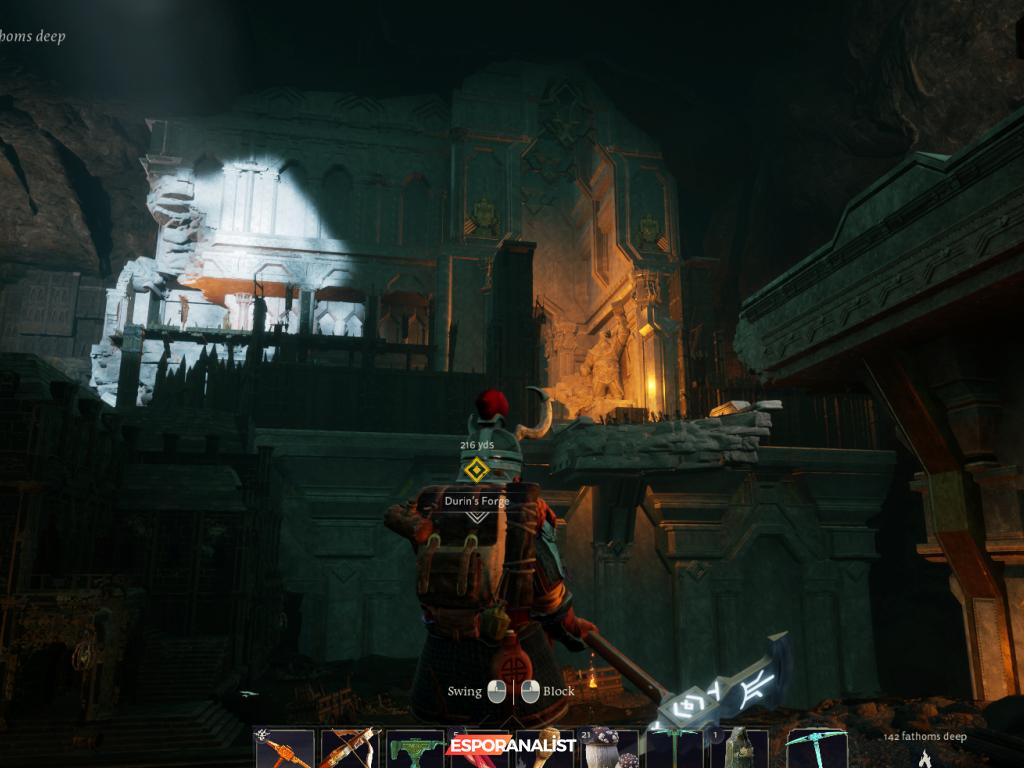Select the orange pickaxe hotbar slot
Screen dimensions: 1024x768
click(x=284, y=749)
